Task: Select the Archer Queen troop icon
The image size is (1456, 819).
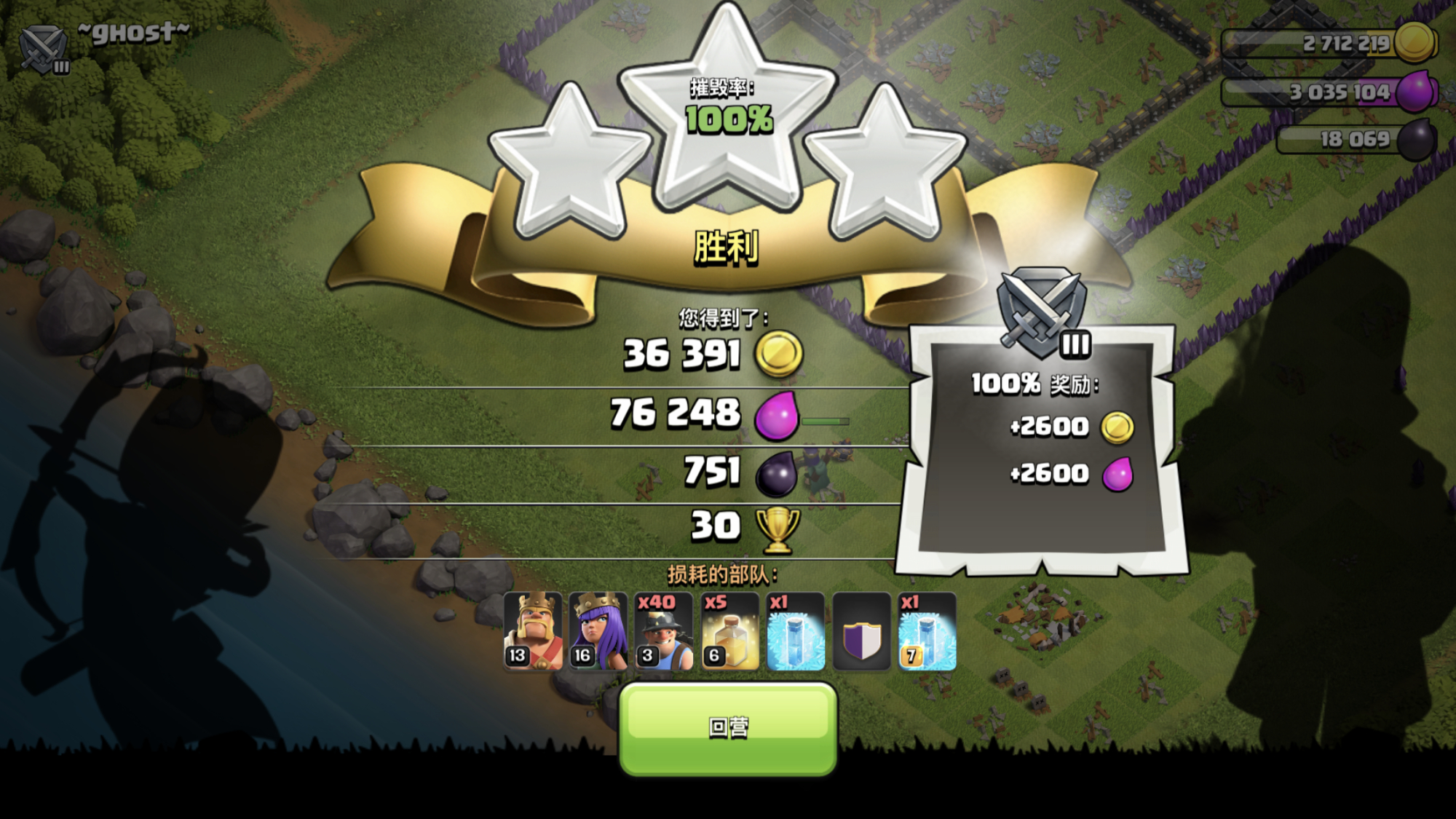Action: 598,631
